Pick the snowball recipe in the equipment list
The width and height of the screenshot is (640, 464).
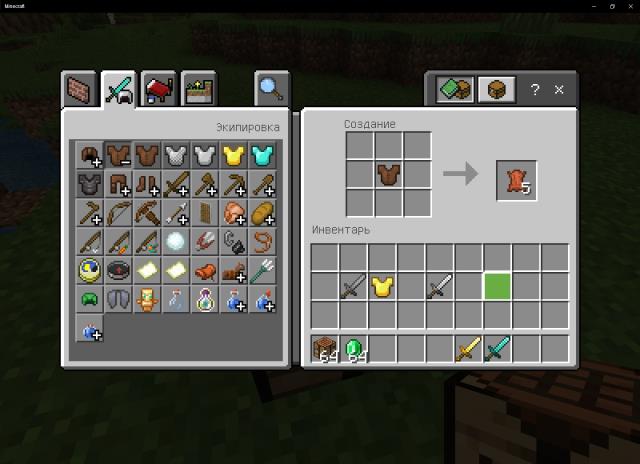(176, 241)
